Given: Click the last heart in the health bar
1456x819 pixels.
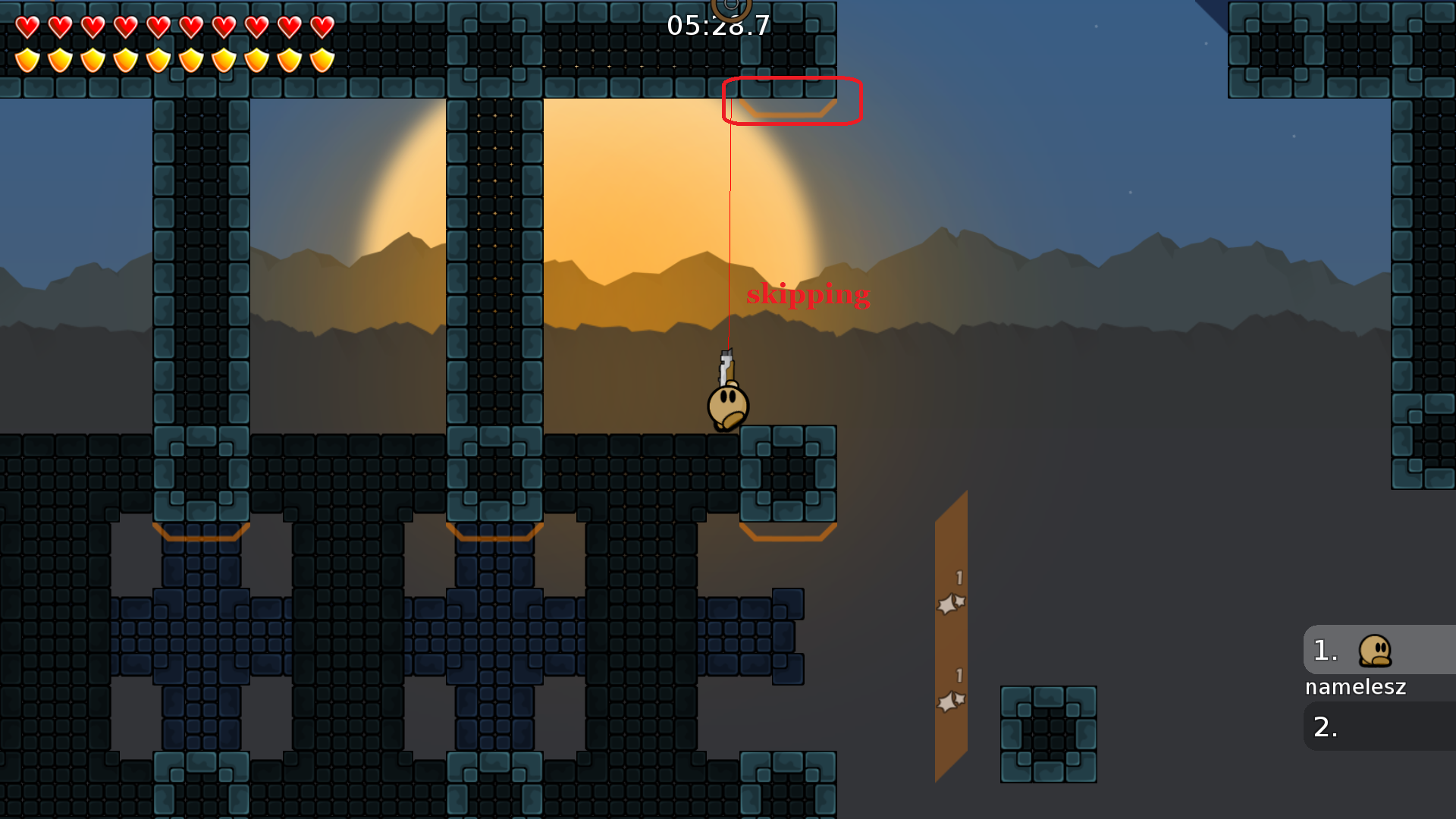Looking at the screenshot, I should coord(321,25).
